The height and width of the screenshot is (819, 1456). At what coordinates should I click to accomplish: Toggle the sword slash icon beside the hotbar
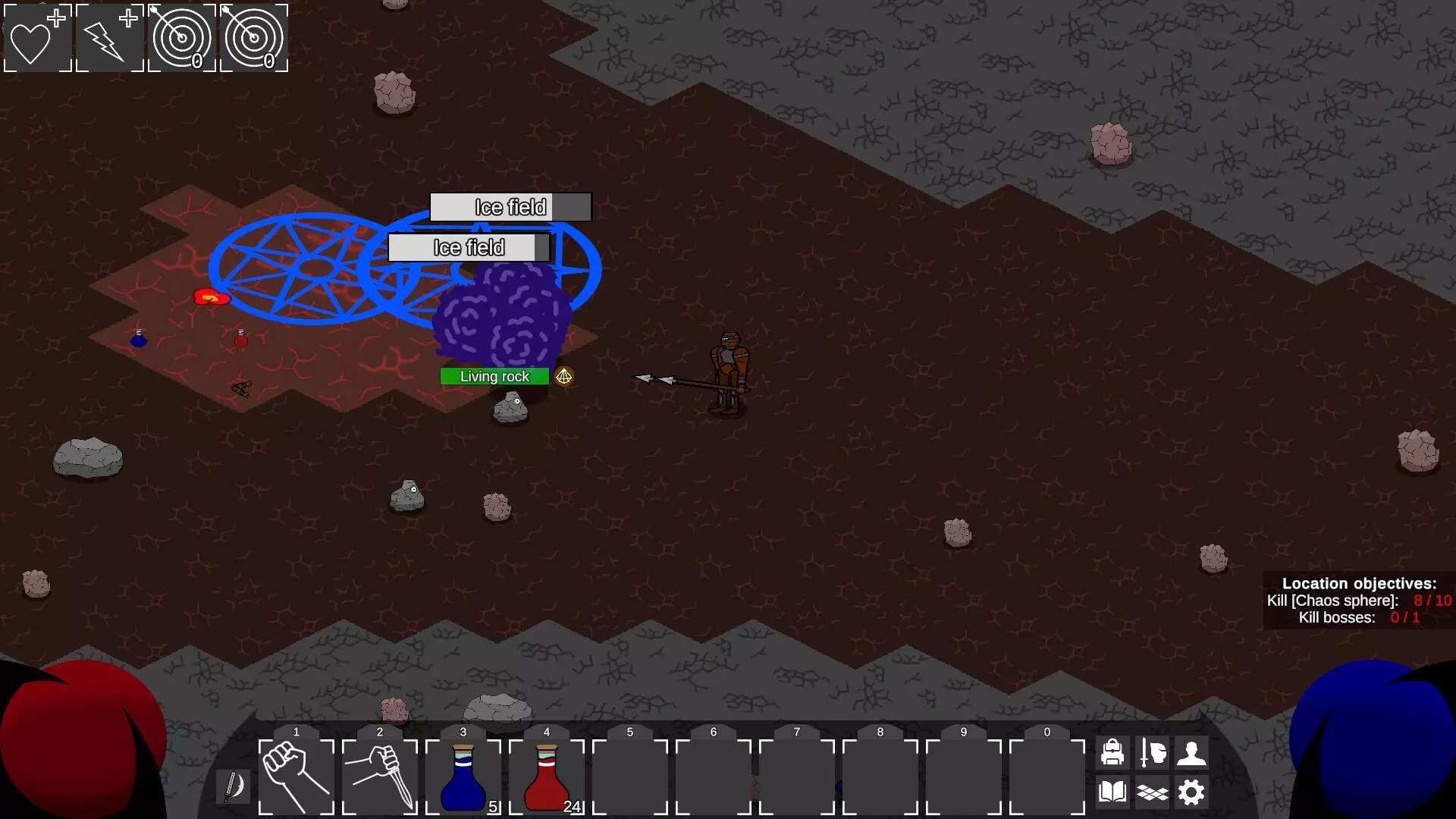[233, 786]
